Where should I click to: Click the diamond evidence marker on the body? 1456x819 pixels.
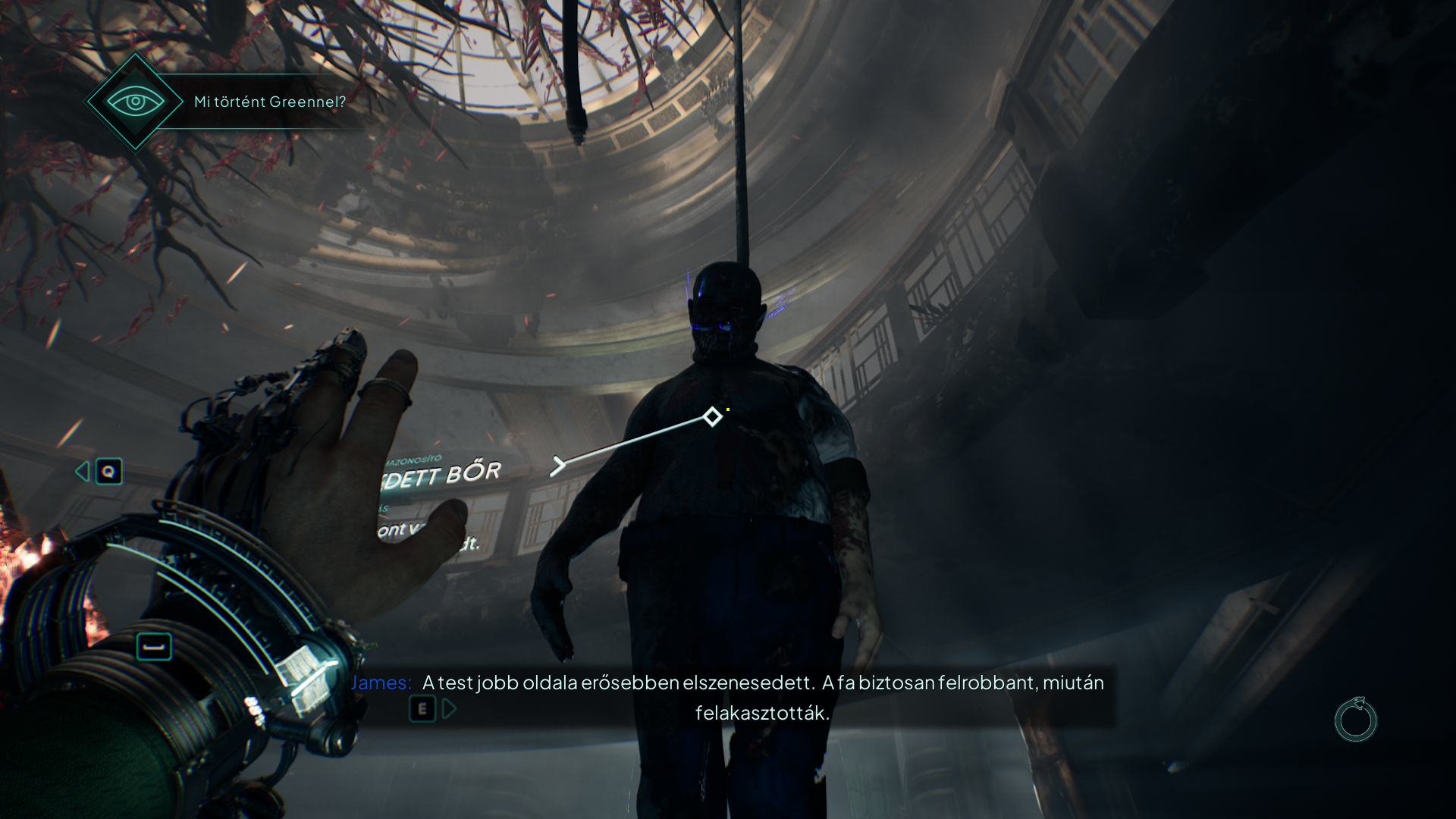pyautogui.click(x=712, y=416)
